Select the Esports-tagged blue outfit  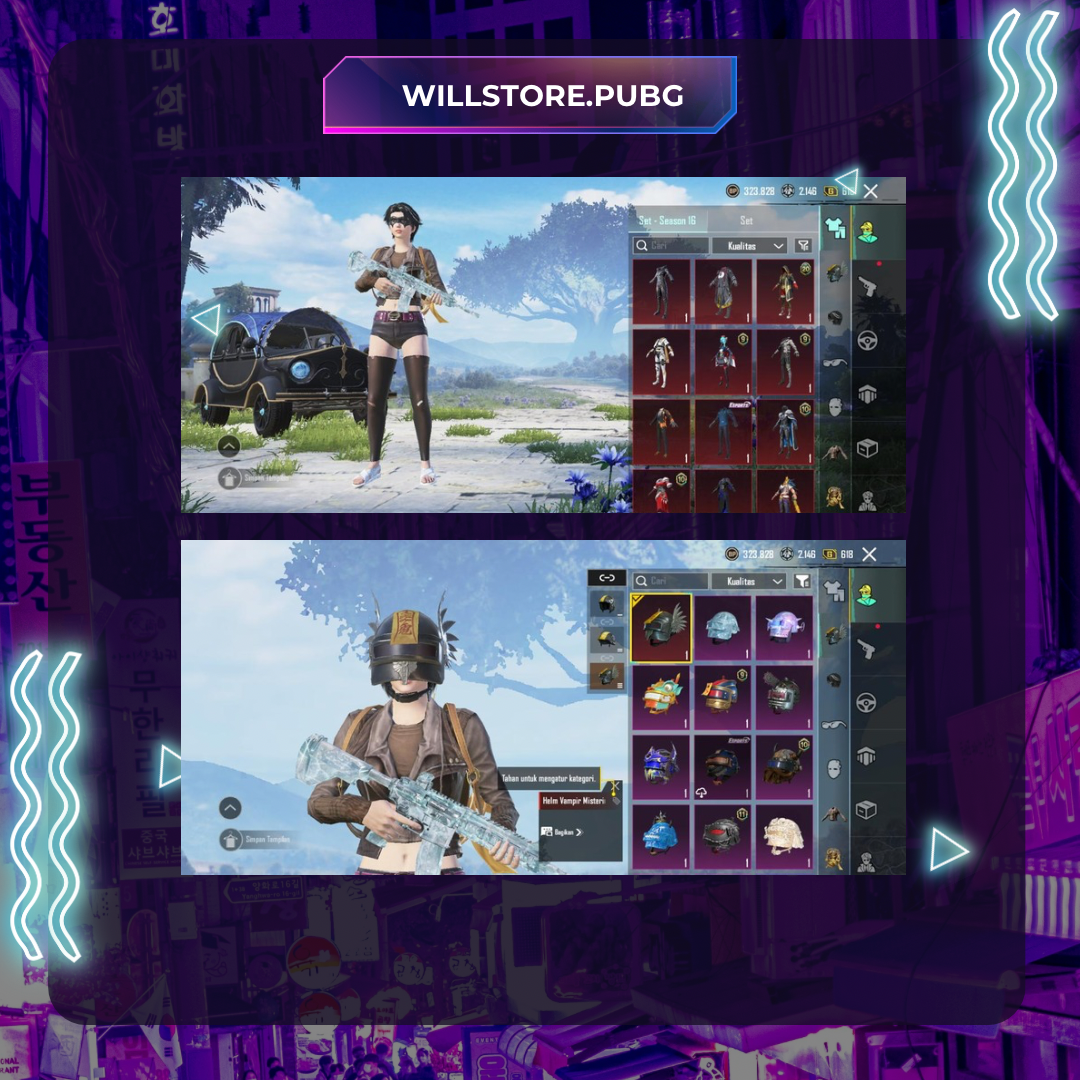724,431
